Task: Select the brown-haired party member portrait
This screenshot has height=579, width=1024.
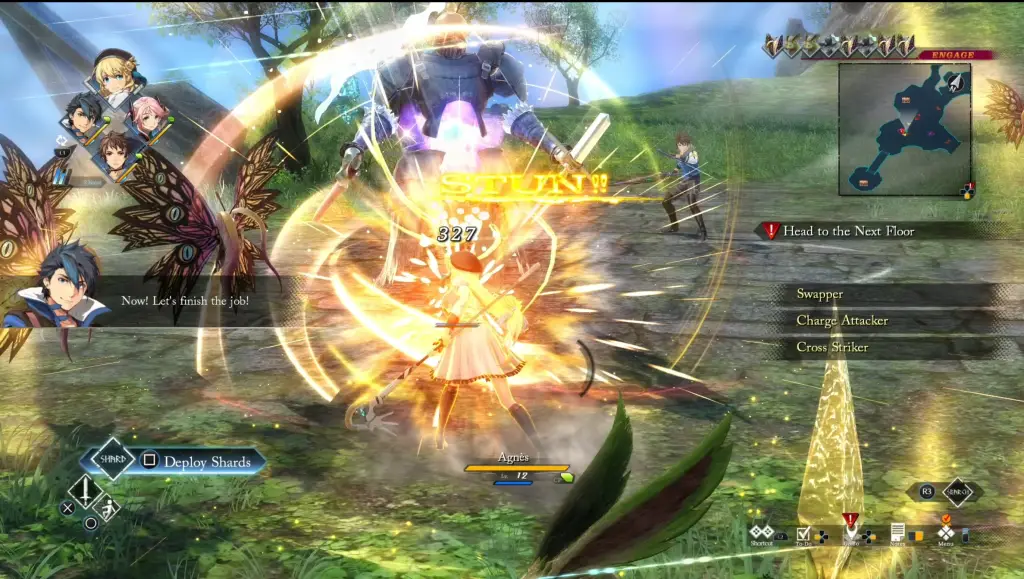Action: click(x=116, y=154)
